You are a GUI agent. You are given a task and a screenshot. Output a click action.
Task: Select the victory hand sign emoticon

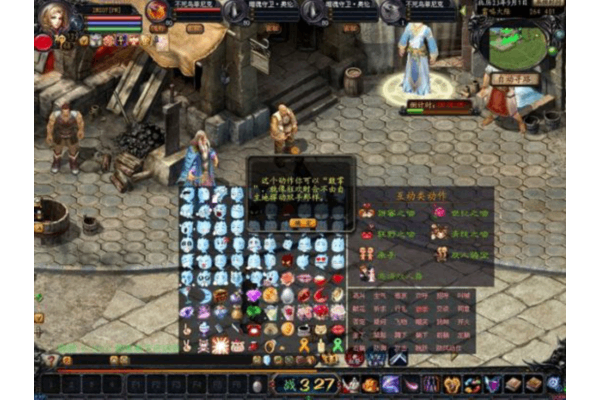[x=187, y=345]
